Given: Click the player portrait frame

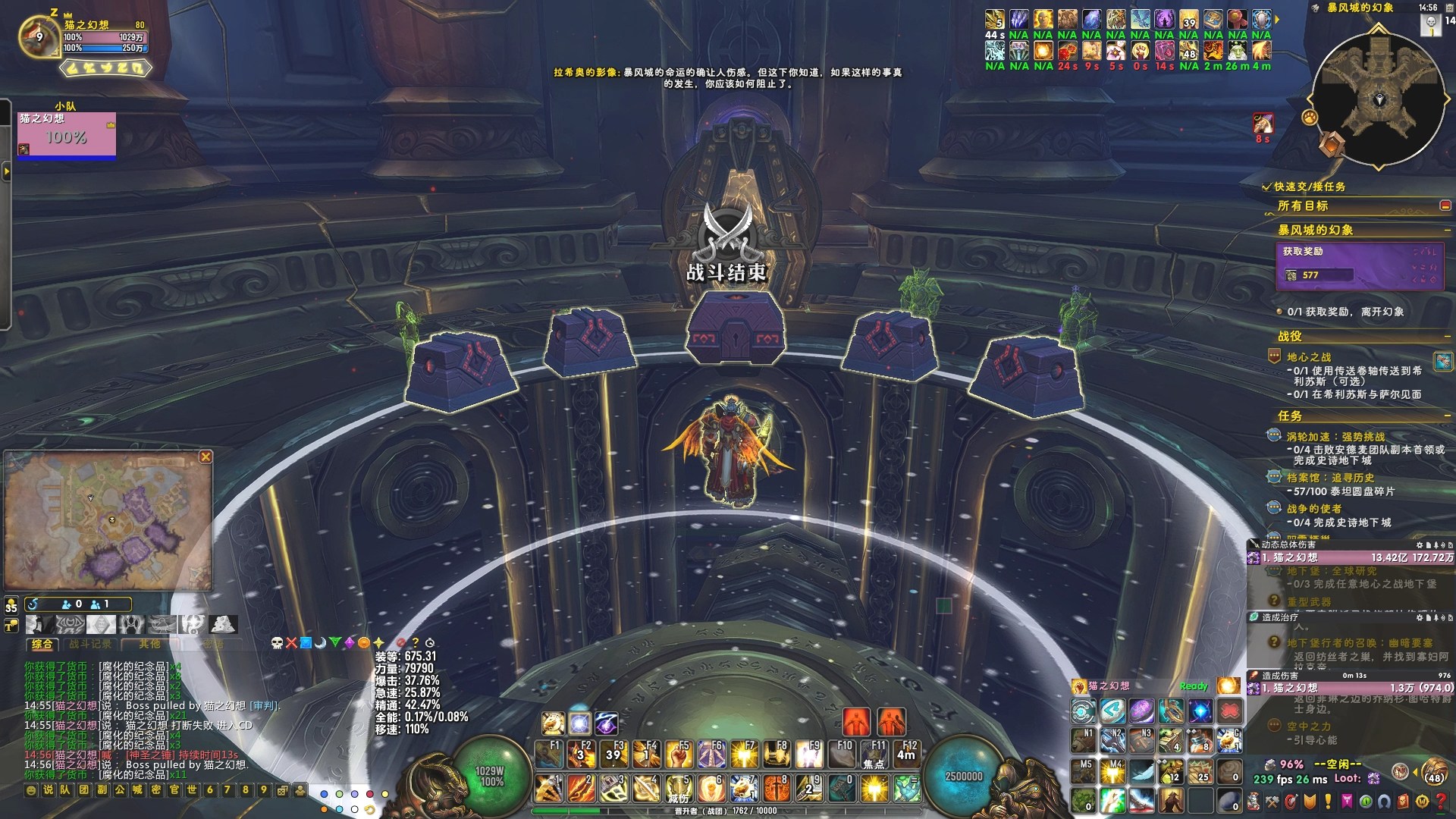Looking at the screenshot, I should pyautogui.click(x=39, y=36).
